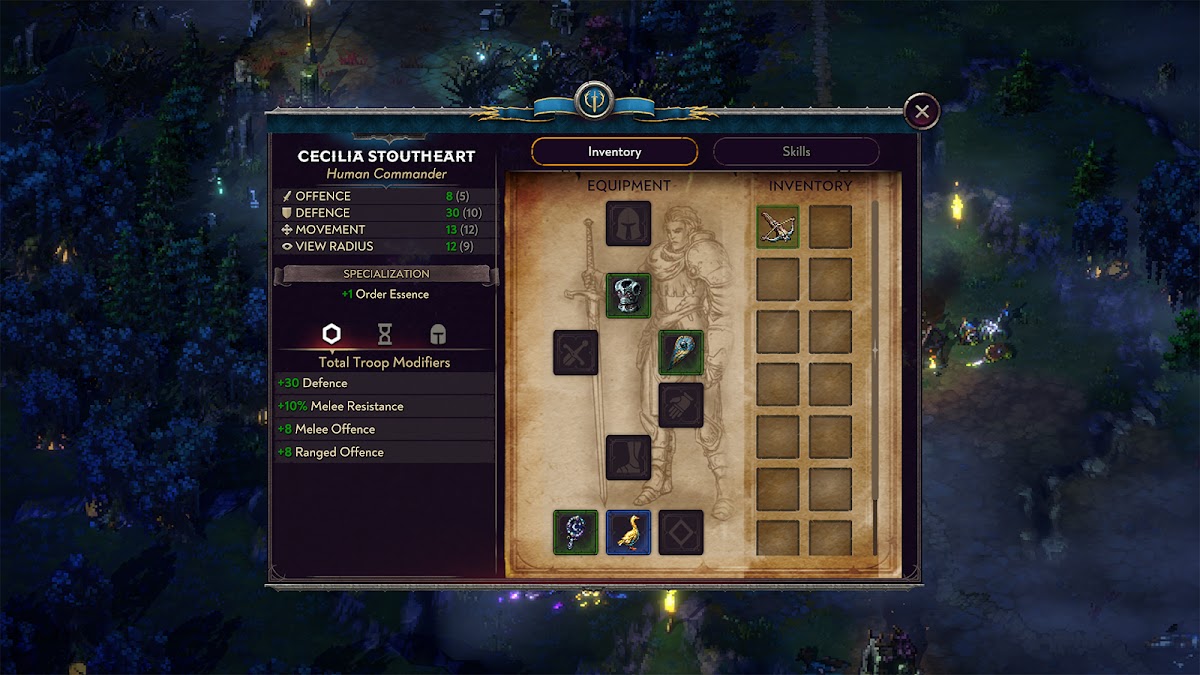Select the equipped chest armor slot
This screenshot has height=675, width=1200.
pos(628,296)
